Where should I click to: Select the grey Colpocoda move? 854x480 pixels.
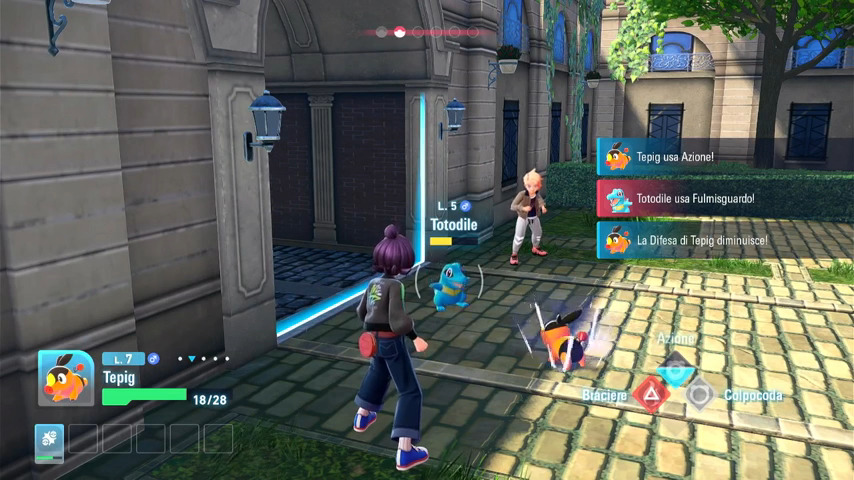coord(700,395)
